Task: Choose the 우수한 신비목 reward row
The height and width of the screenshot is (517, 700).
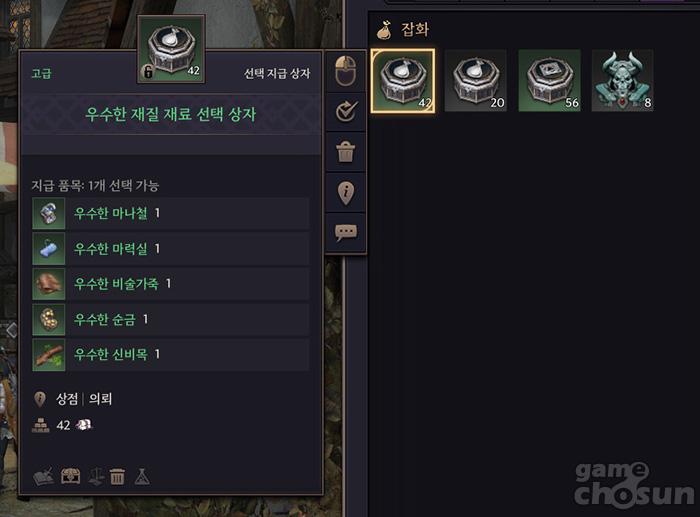Action: point(170,354)
